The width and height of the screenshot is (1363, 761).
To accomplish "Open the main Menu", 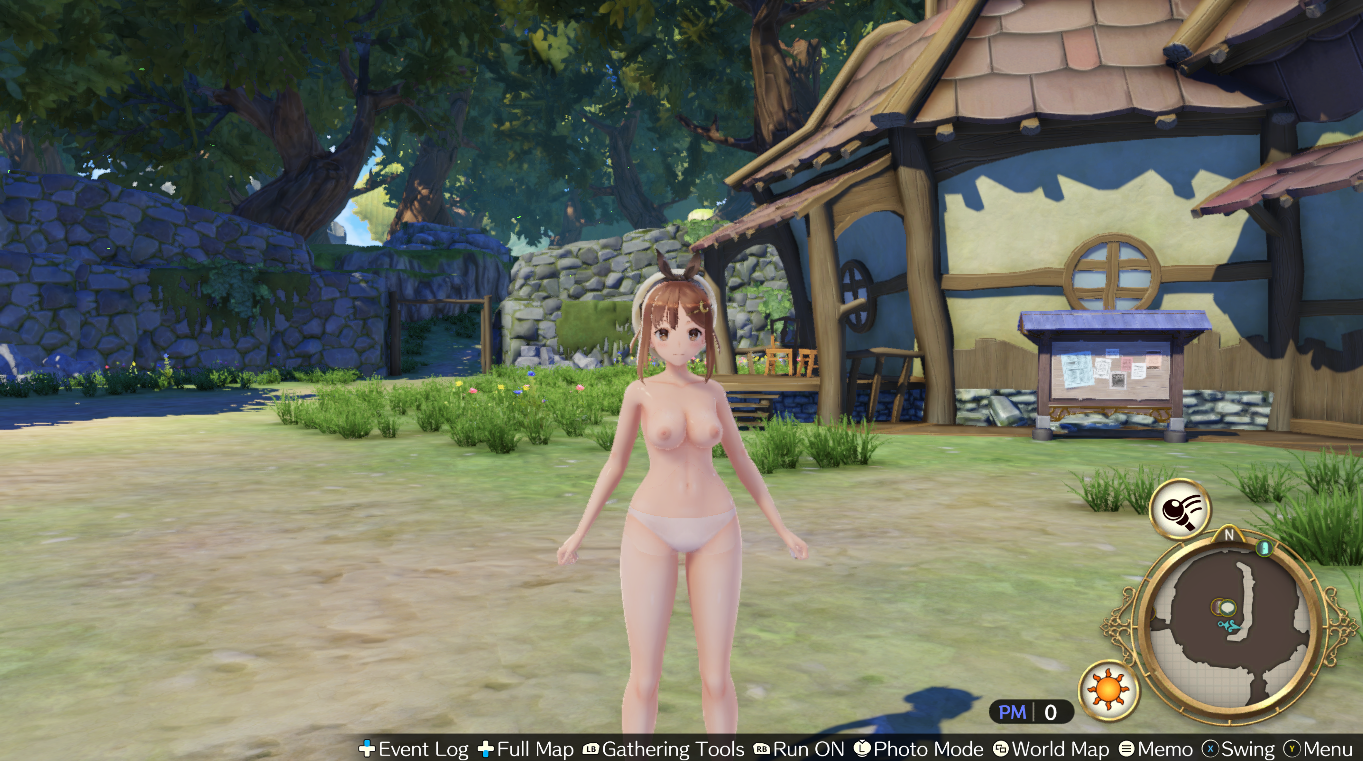I will pyautogui.click(x=1318, y=749).
